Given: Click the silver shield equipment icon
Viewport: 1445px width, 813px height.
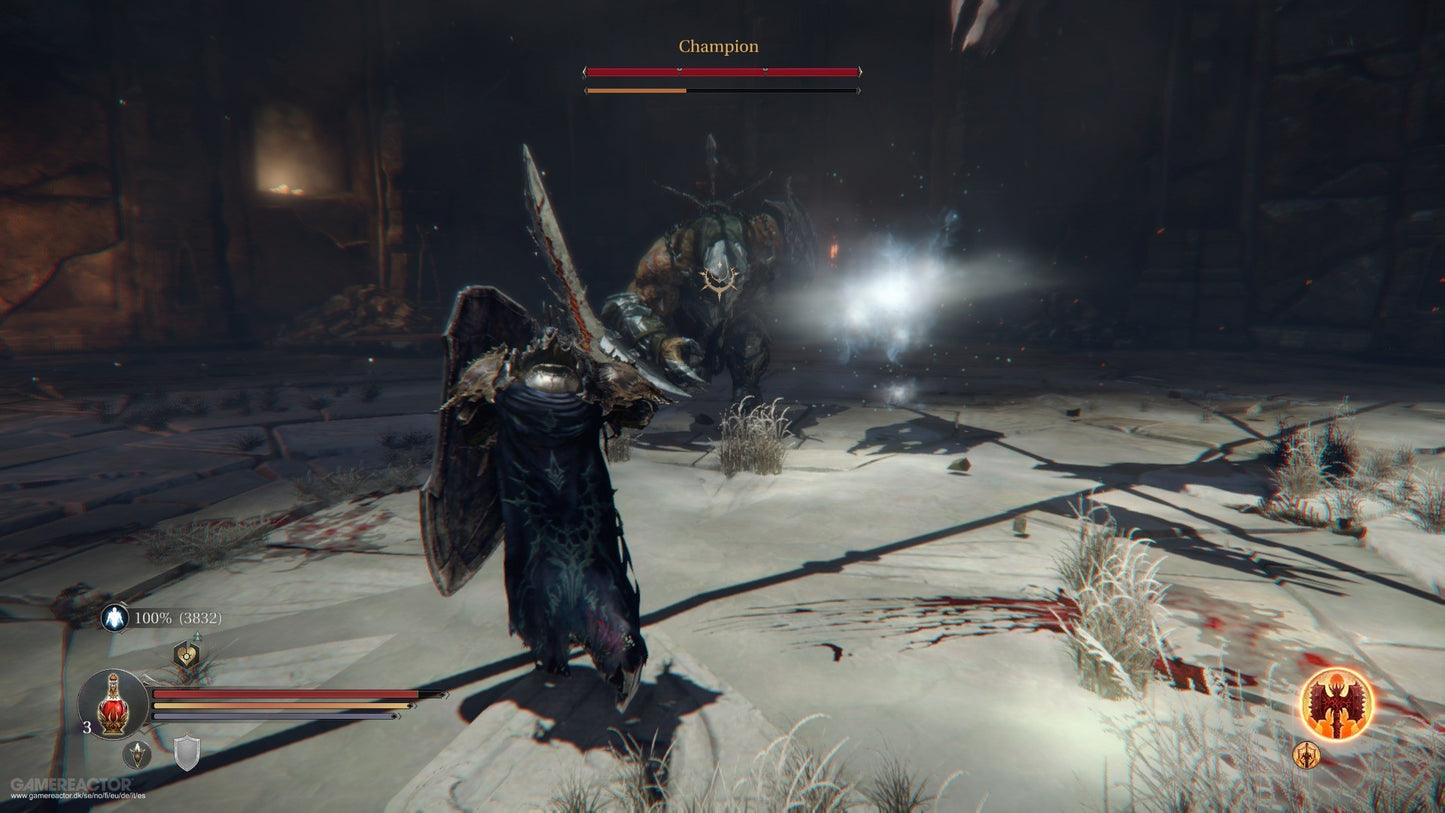Looking at the screenshot, I should pos(187,752).
